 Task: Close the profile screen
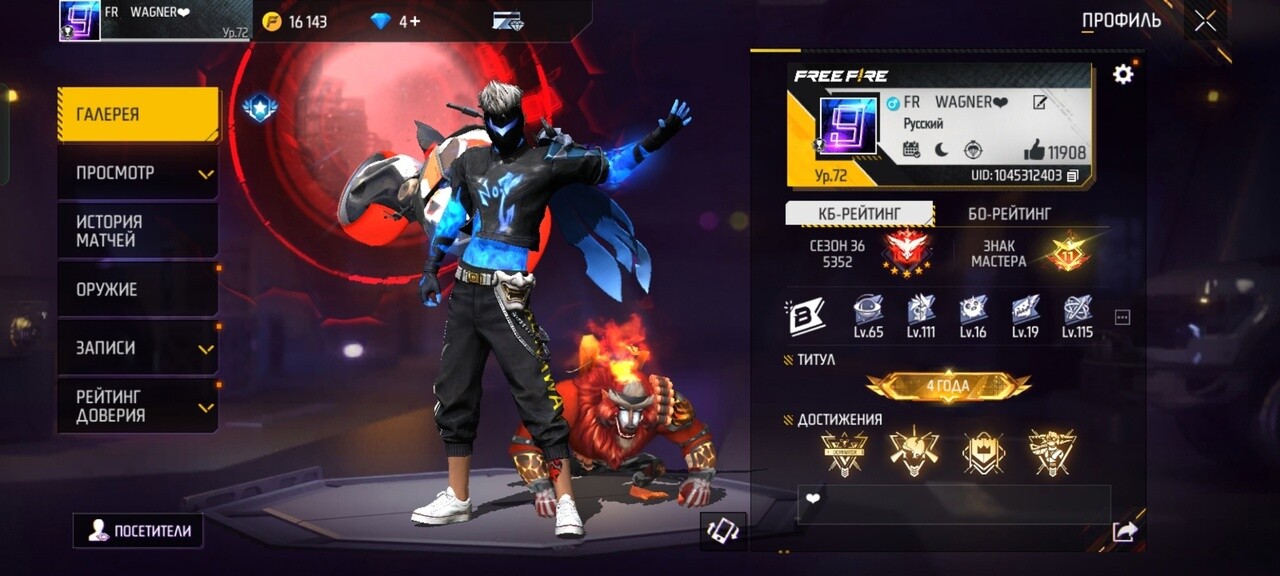(1205, 21)
